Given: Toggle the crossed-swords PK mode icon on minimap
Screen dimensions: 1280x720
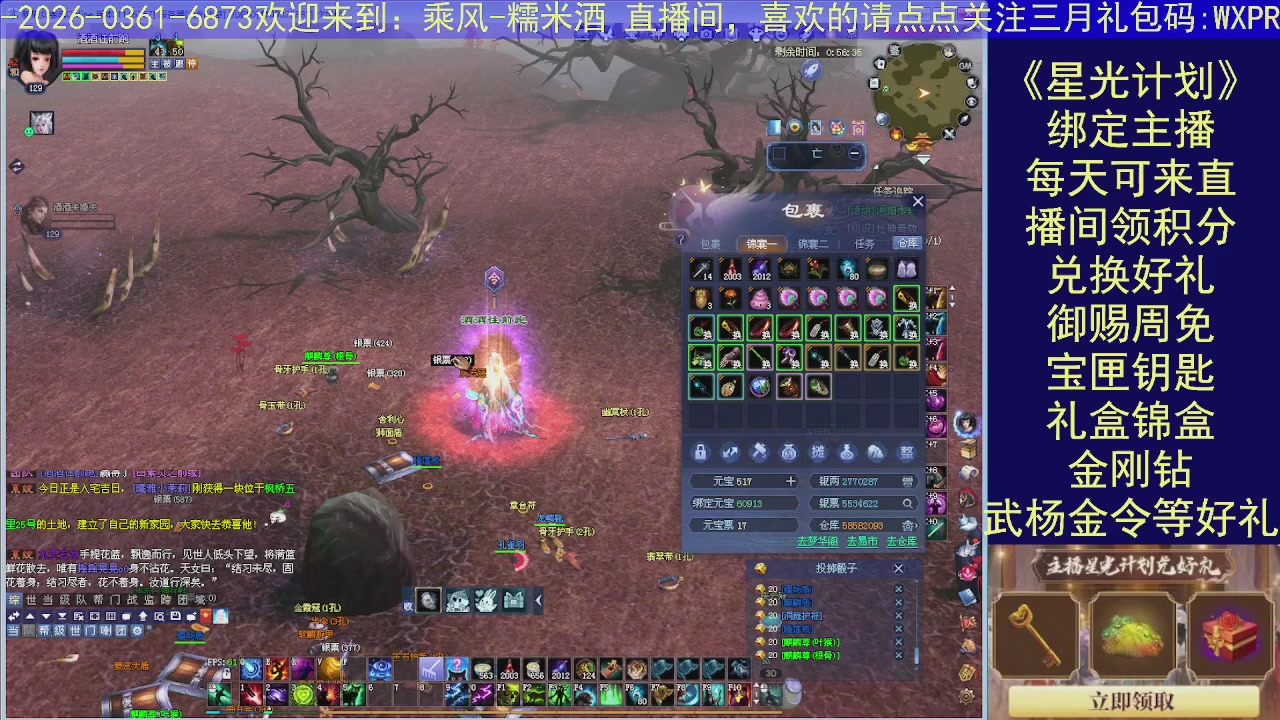Looking at the screenshot, I should pos(947,132).
